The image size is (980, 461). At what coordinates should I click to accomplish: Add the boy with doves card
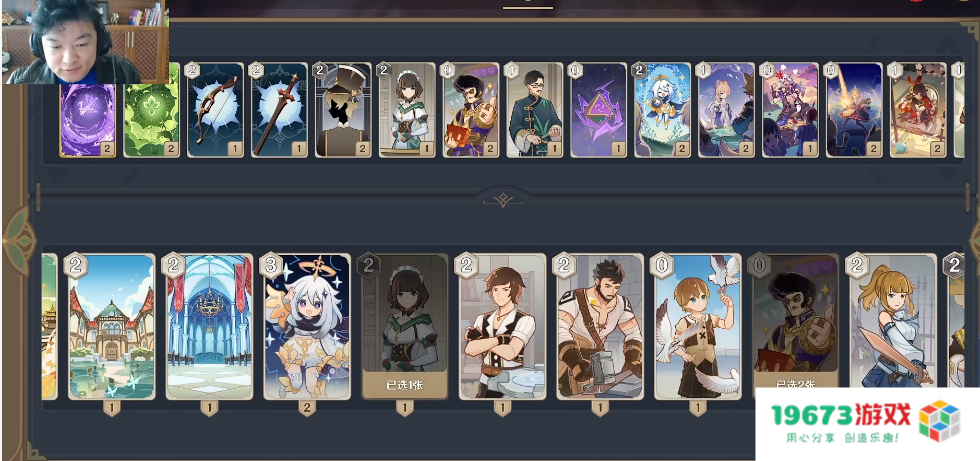(698, 327)
